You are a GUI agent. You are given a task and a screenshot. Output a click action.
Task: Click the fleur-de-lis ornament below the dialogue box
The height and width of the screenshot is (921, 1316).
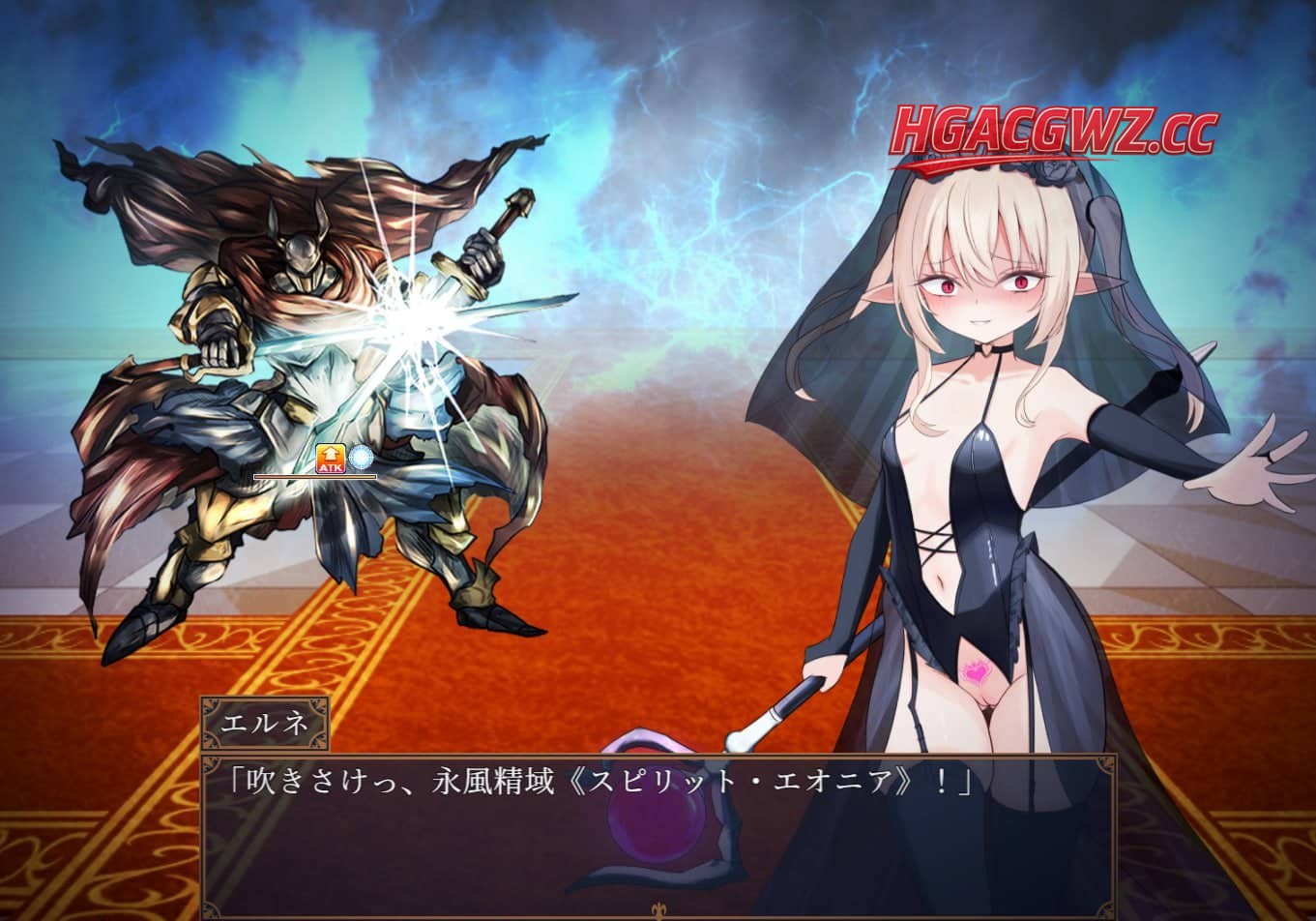coord(660,907)
